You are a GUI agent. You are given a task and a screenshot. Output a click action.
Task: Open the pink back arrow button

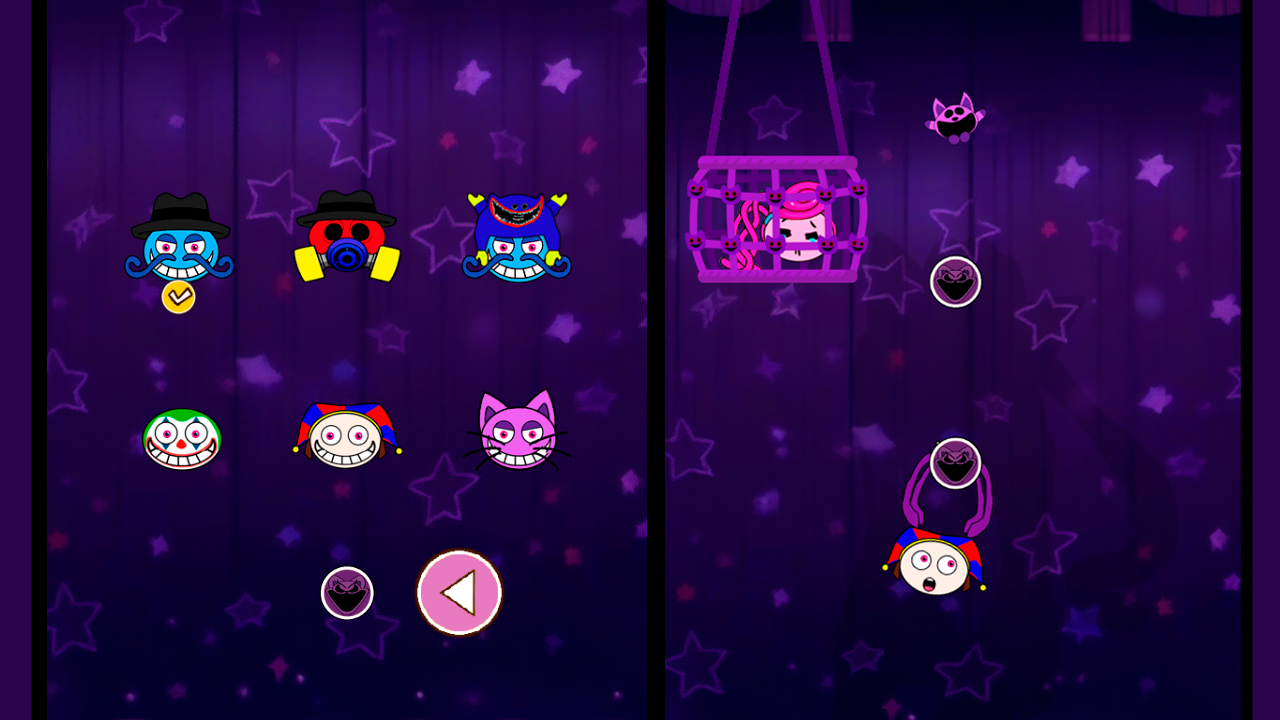tap(459, 591)
